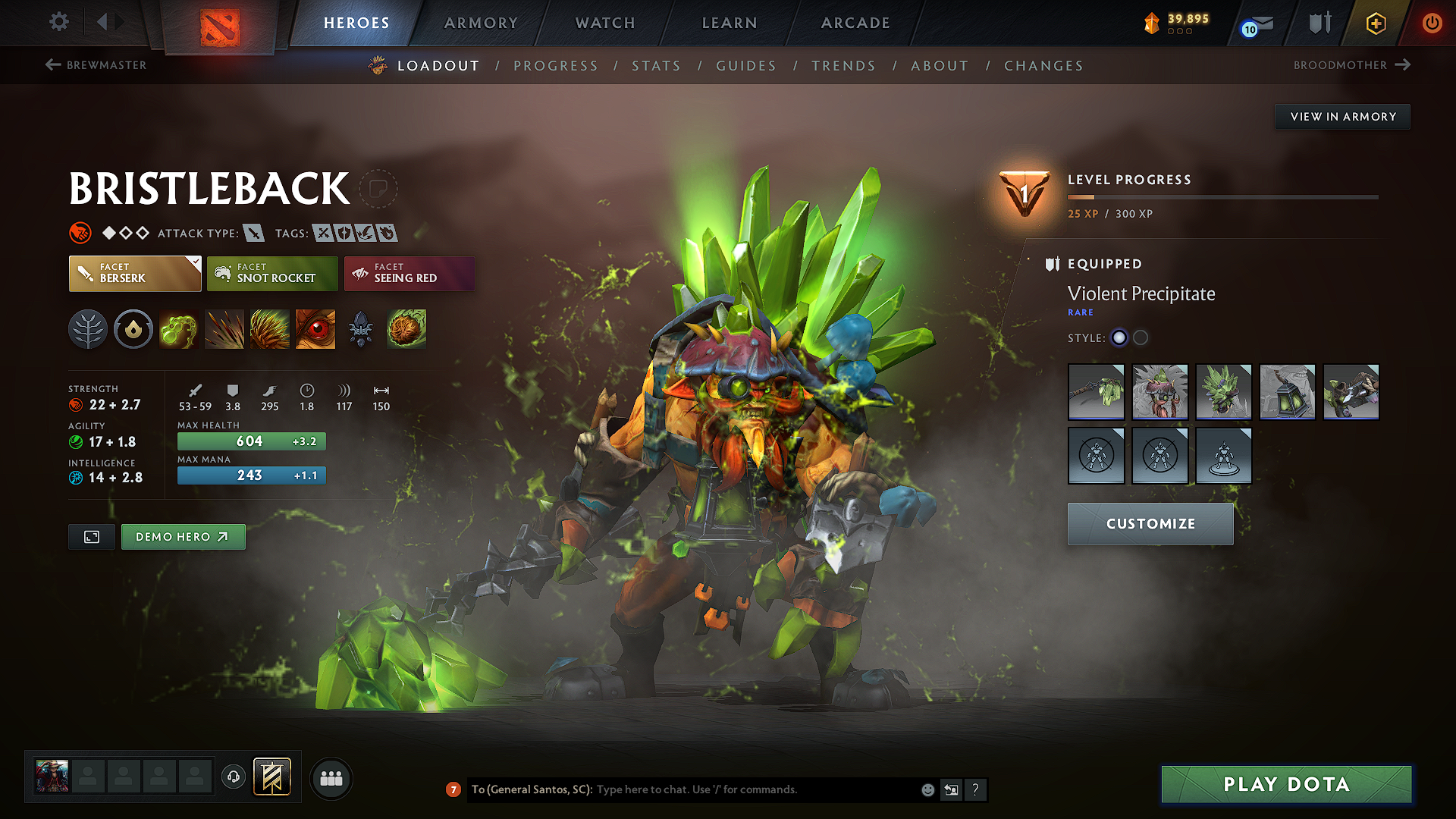Open the Armory tab

pyautogui.click(x=481, y=23)
